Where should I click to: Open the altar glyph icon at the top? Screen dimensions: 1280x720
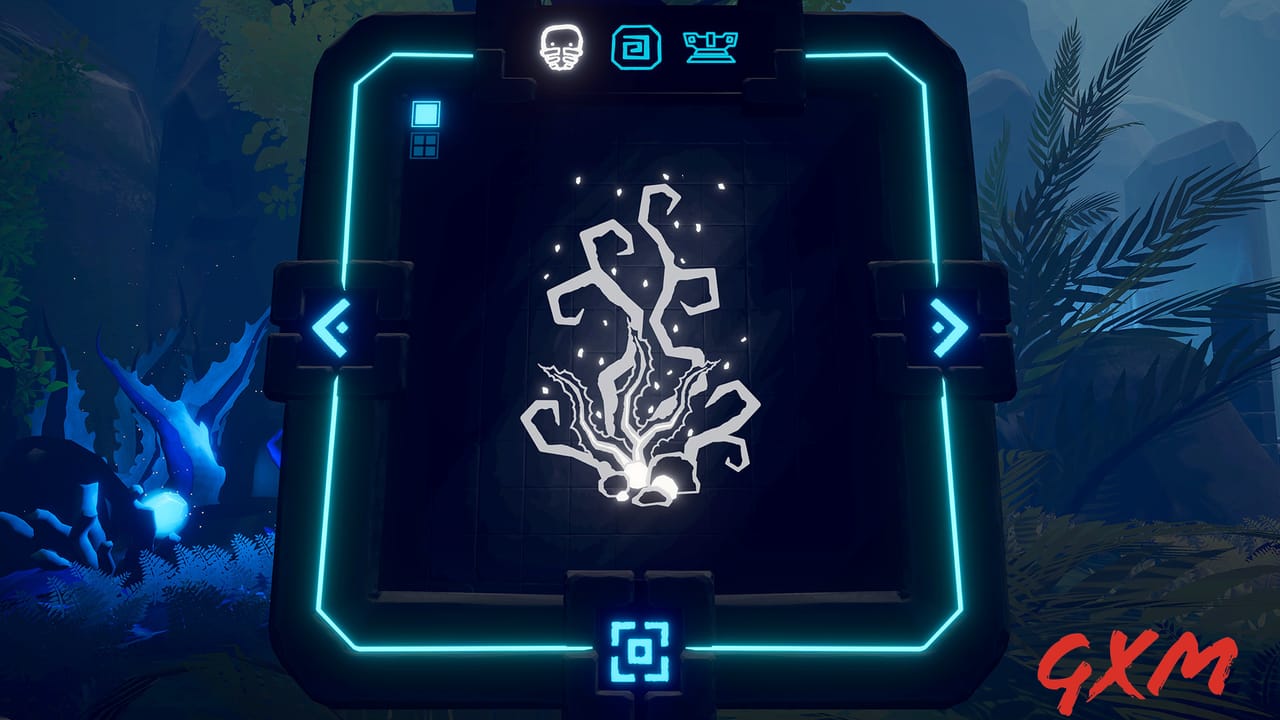[x=712, y=46]
